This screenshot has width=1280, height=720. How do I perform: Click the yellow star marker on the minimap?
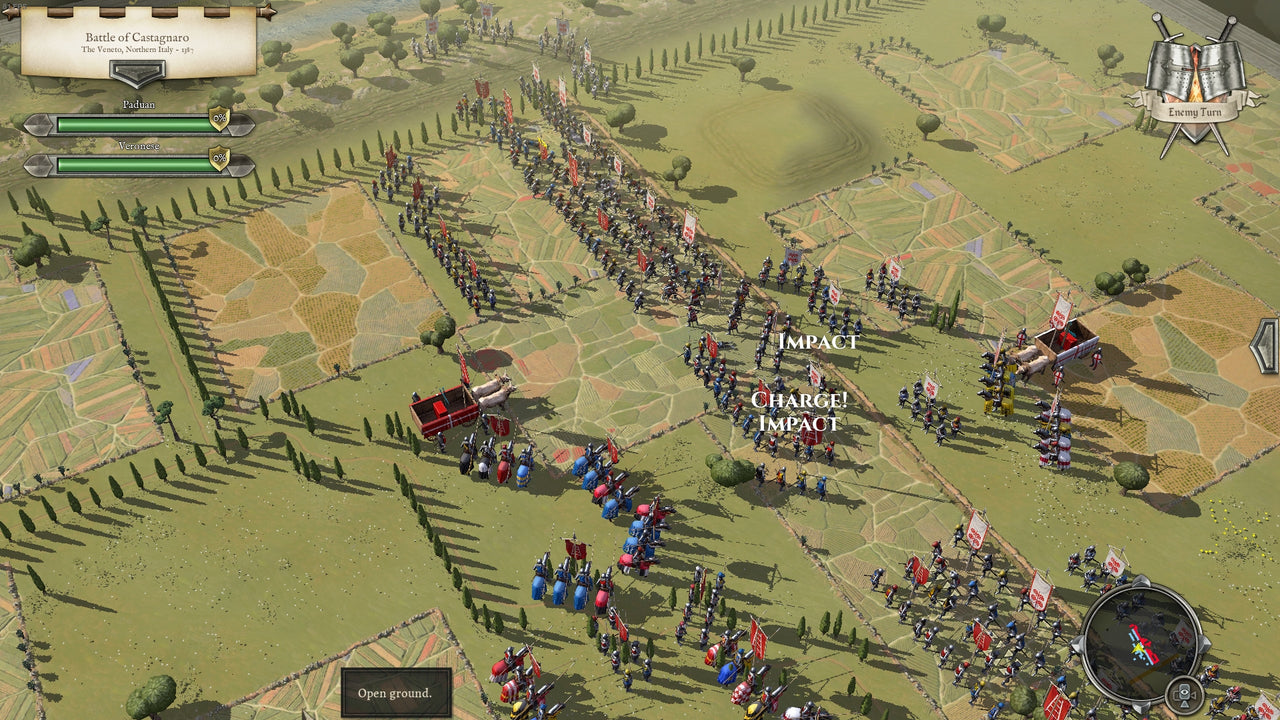pos(1138,647)
